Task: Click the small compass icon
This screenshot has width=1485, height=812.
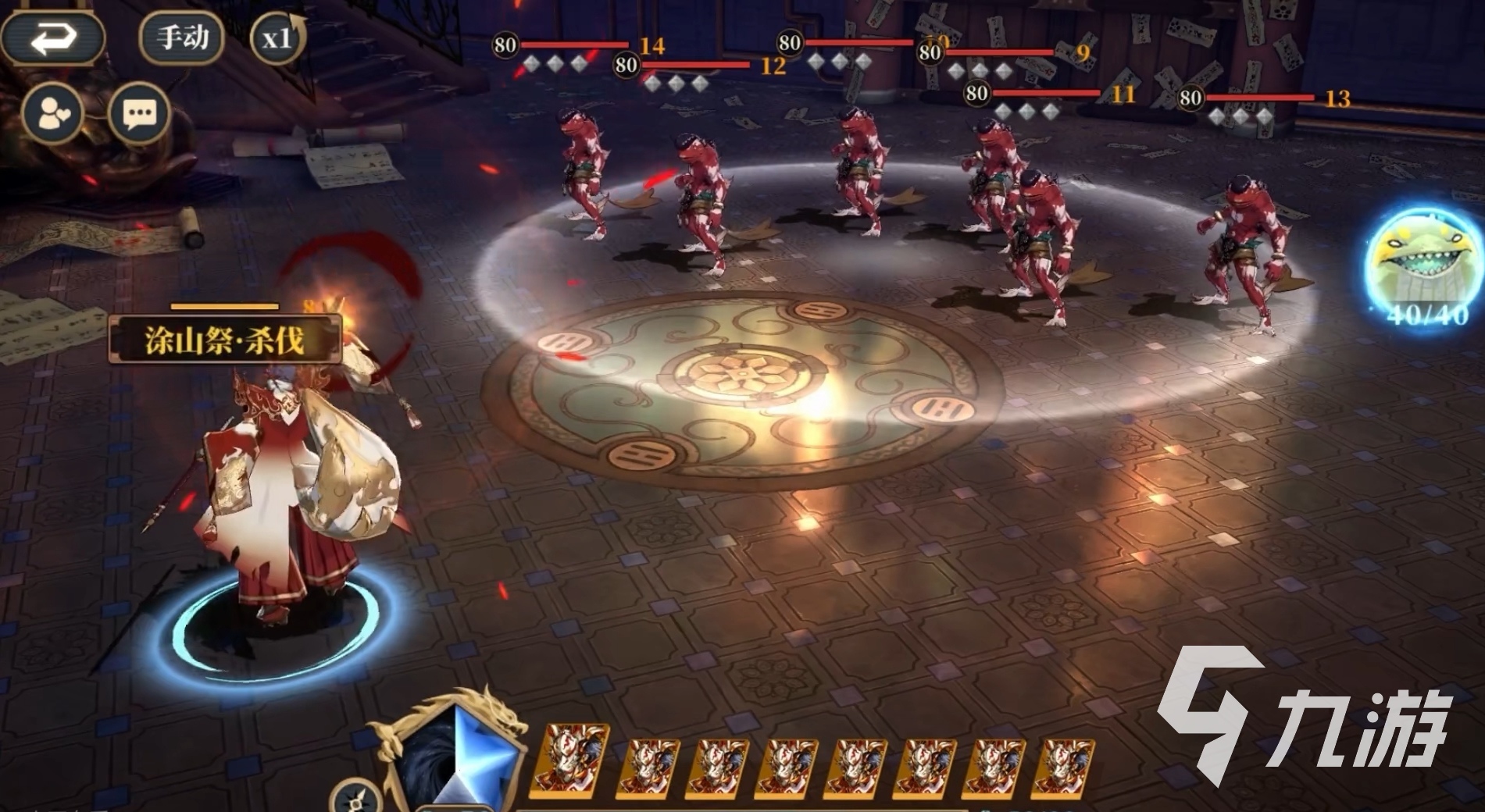Action: pos(356,799)
